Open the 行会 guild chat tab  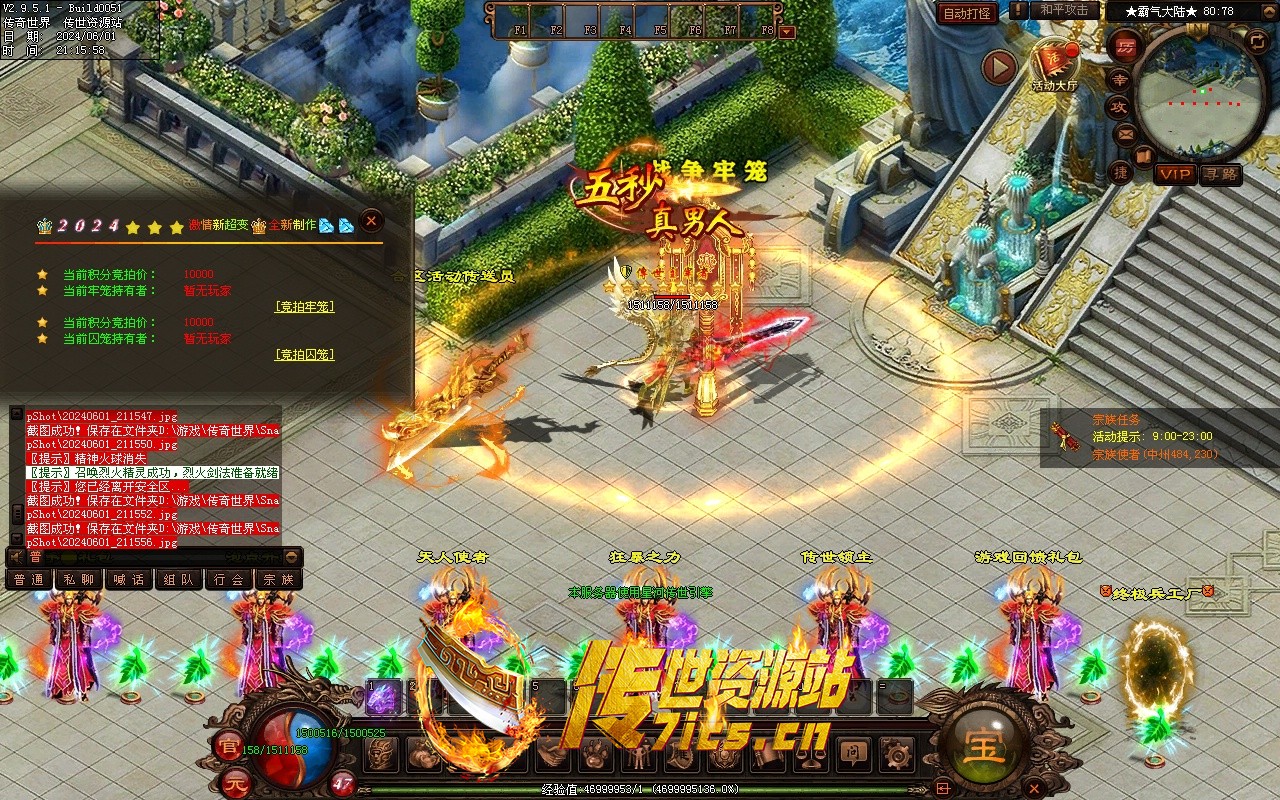(229, 579)
